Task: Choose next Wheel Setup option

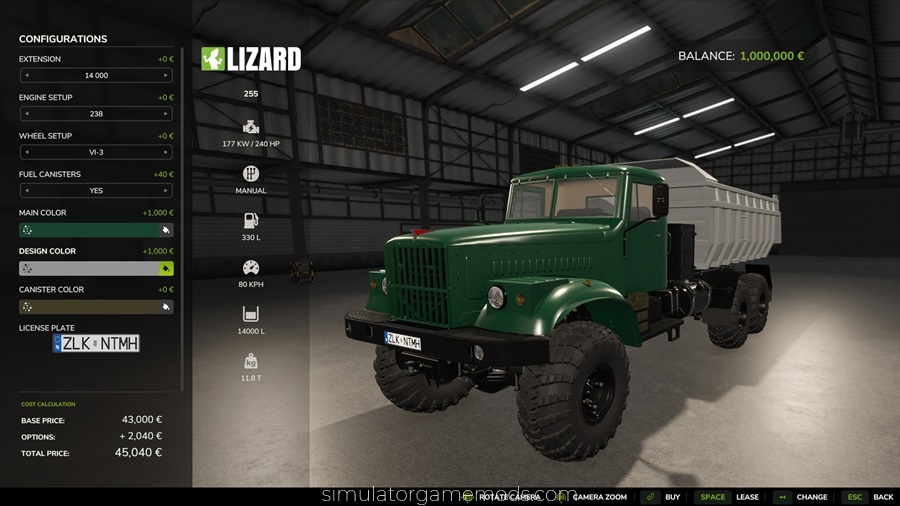Action: tap(166, 152)
